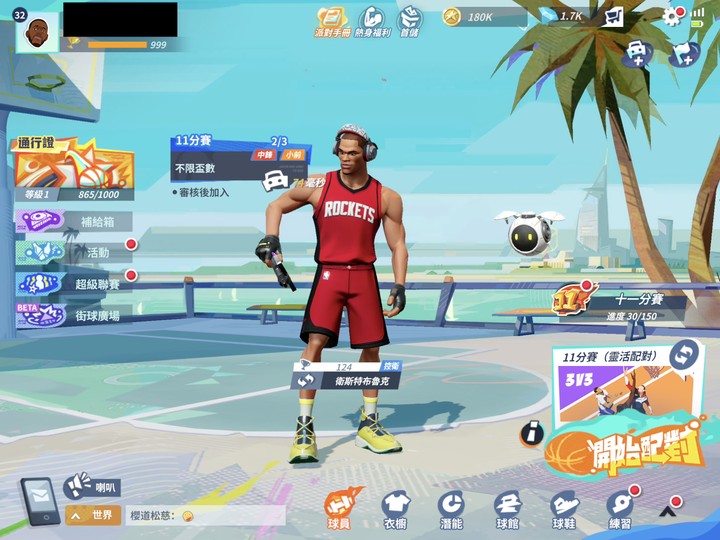The height and width of the screenshot is (540, 720).
Task: Open the 首儲 first top-up offer
Action: pyautogui.click(x=410, y=20)
